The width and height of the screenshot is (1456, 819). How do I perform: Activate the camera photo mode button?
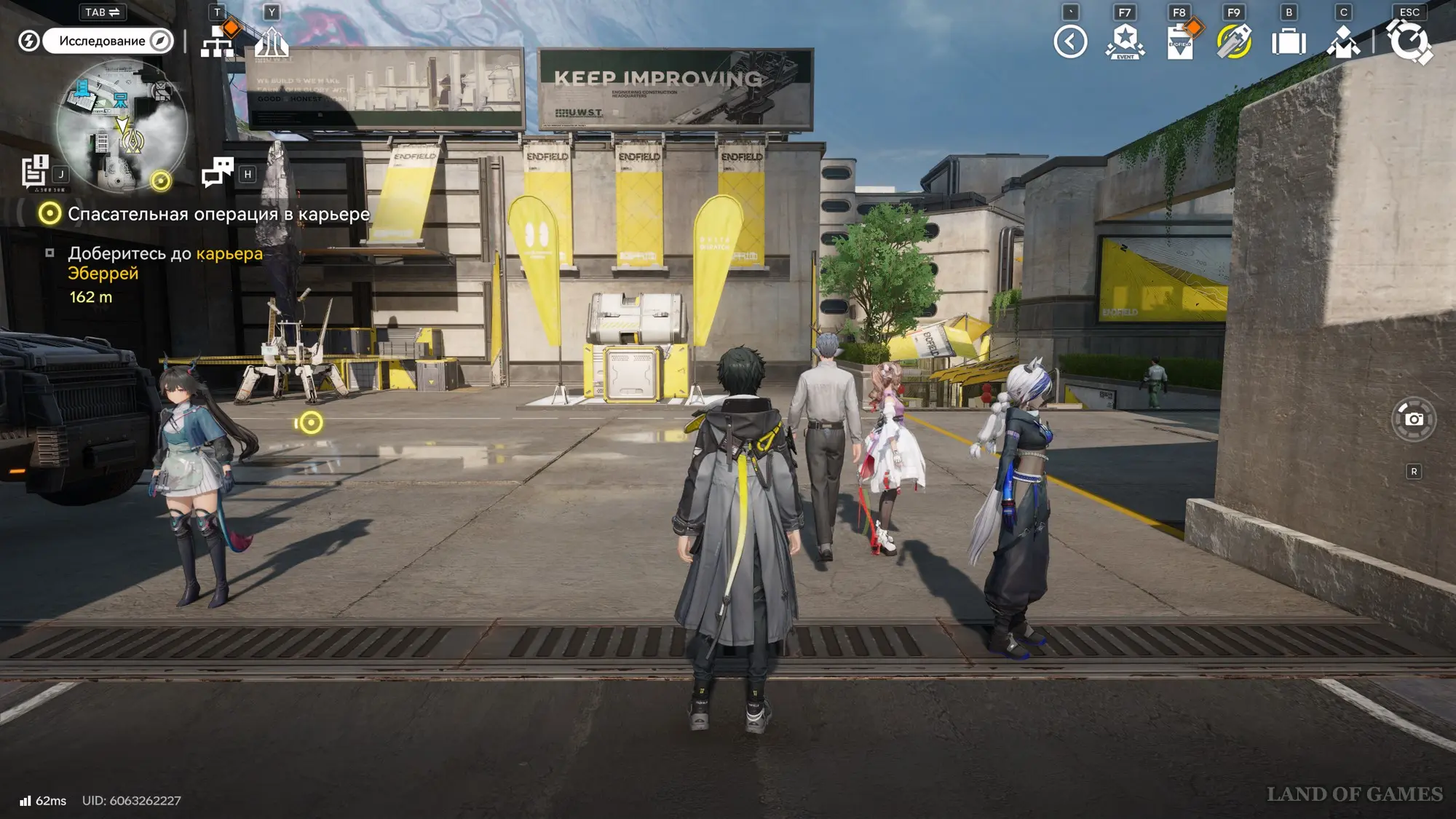point(1414,419)
